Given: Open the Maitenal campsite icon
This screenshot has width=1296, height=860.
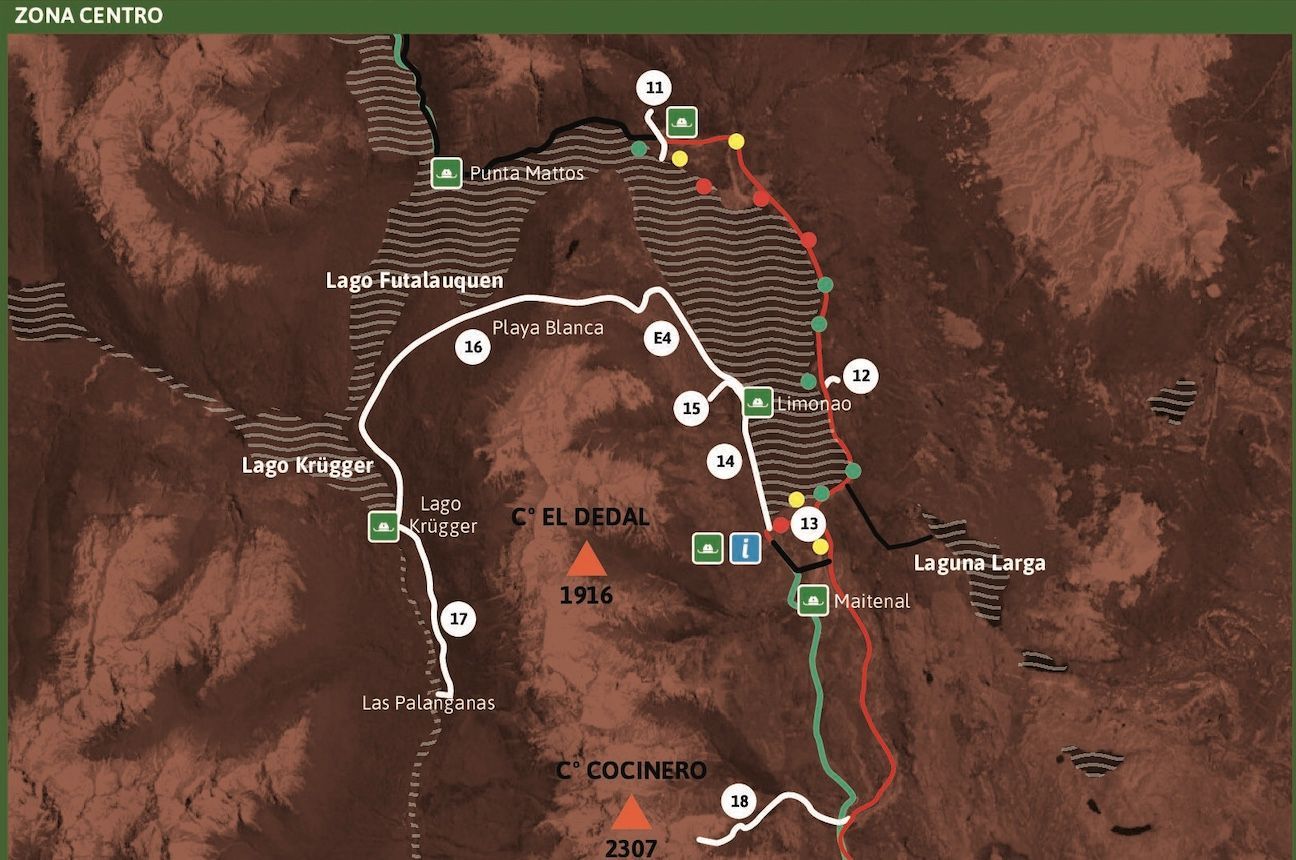Looking at the screenshot, I should 812,601.
